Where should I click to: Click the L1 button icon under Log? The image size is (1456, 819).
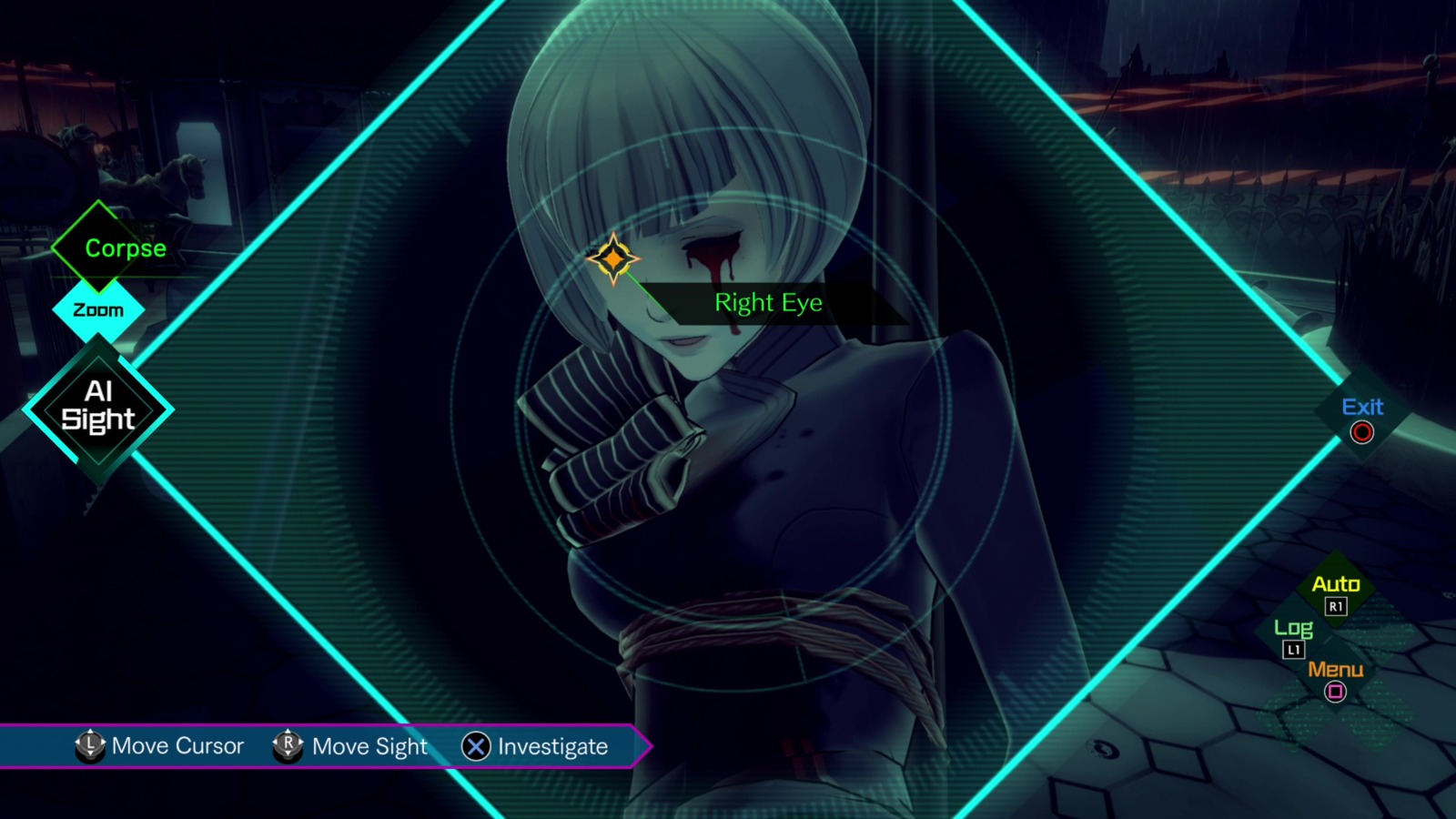click(1293, 648)
